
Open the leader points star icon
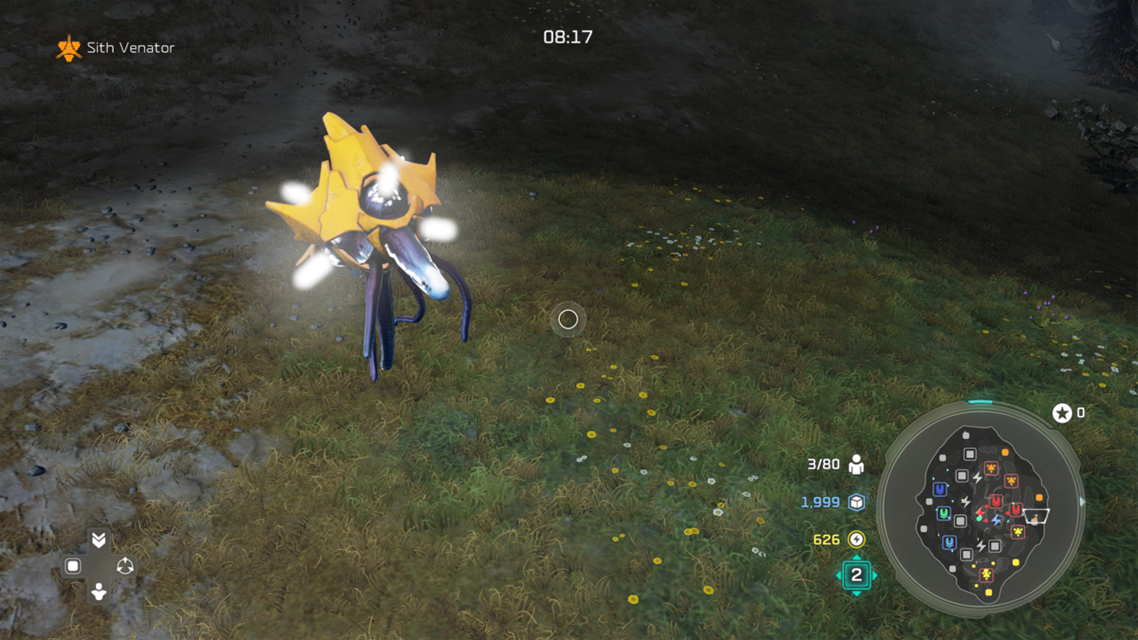1061,413
